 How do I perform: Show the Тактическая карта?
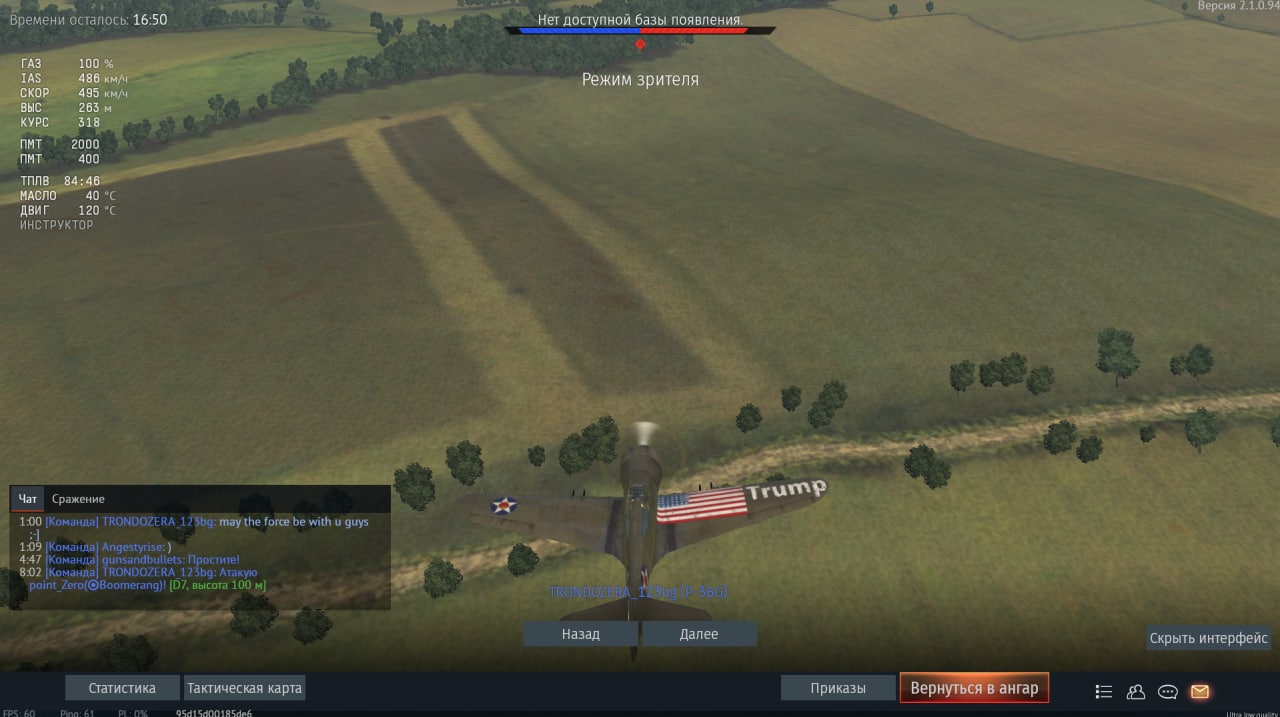coord(245,688)
